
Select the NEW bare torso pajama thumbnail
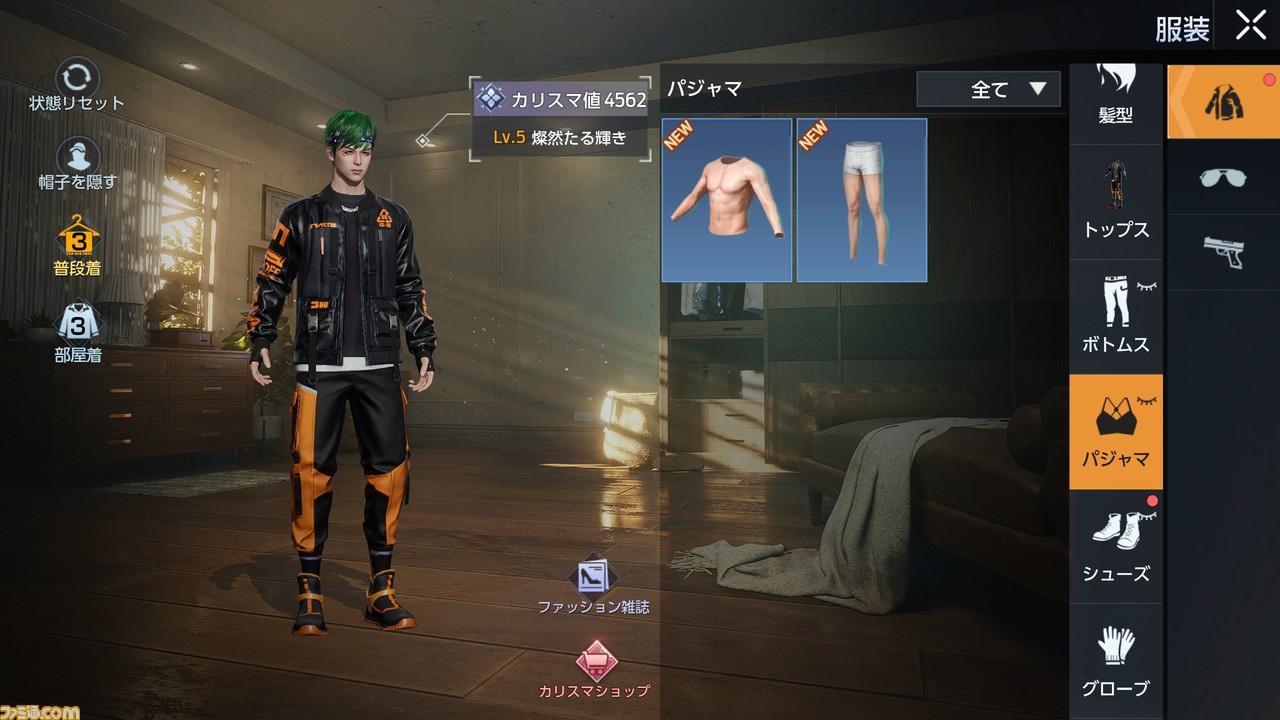(x=726, y=199)
